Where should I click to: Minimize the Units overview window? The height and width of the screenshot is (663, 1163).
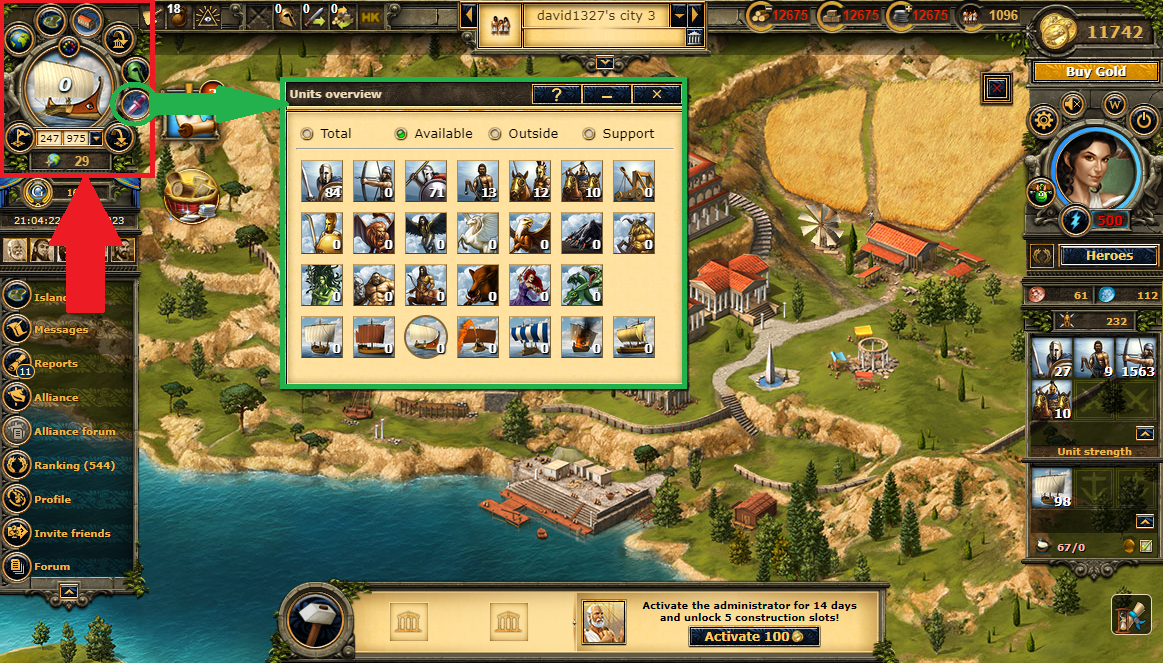pos(607,94)
